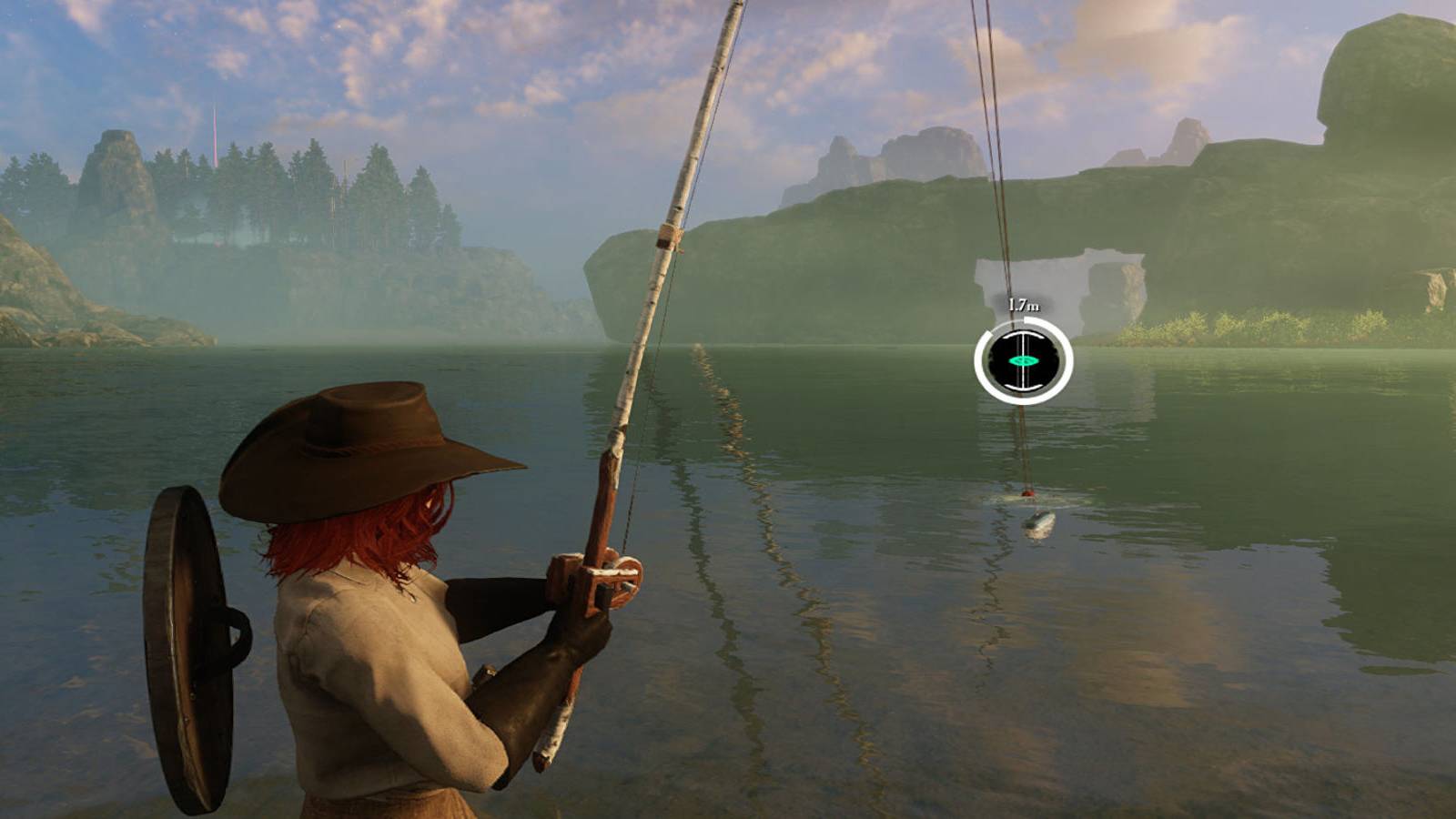Viewport: 1456px width, 819px height.
Task: Click the white segment at the ring's top
Action: click(x=1031, y=320)
